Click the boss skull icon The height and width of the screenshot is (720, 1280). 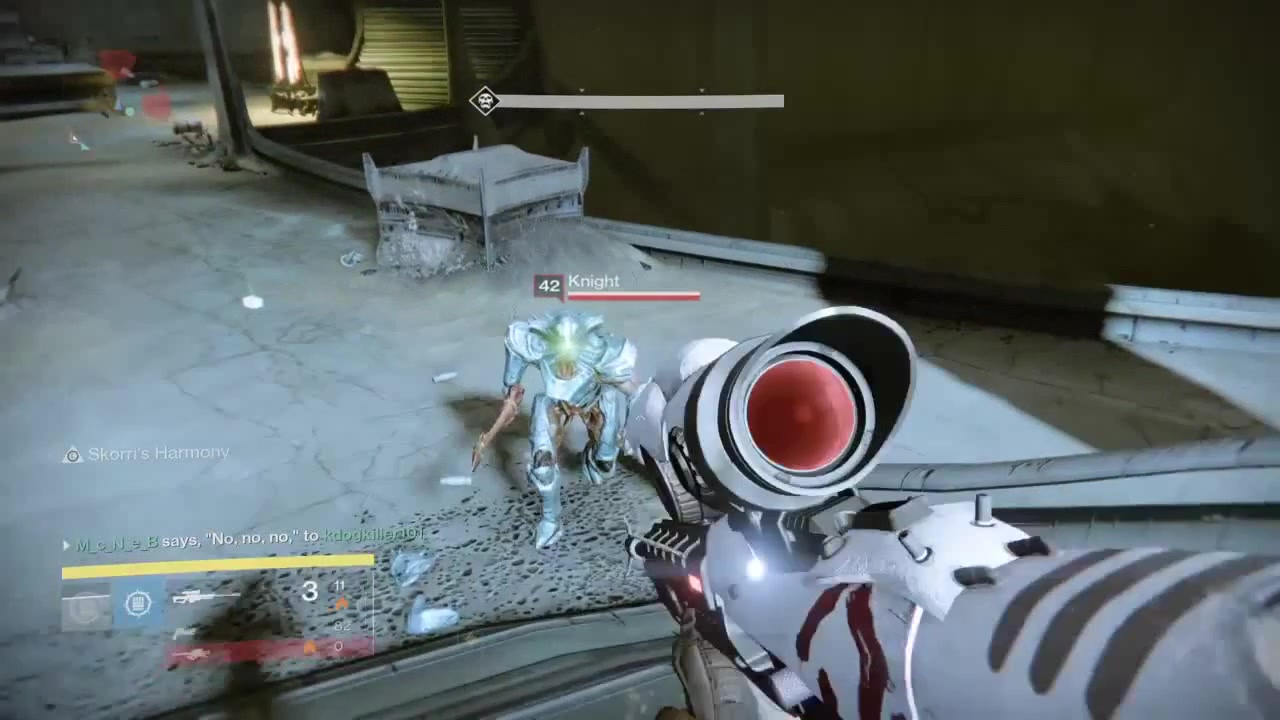tap(485, 100)
